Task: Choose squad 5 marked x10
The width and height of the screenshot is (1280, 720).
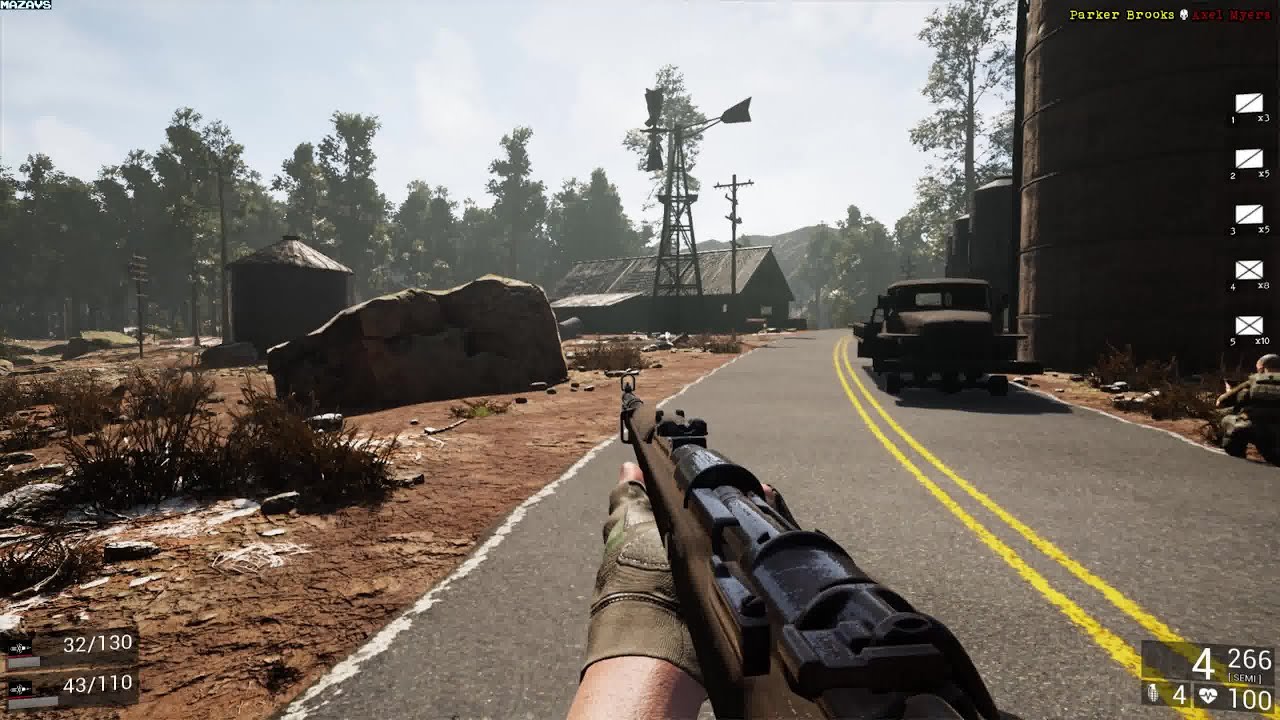Action: (1249, 326)
